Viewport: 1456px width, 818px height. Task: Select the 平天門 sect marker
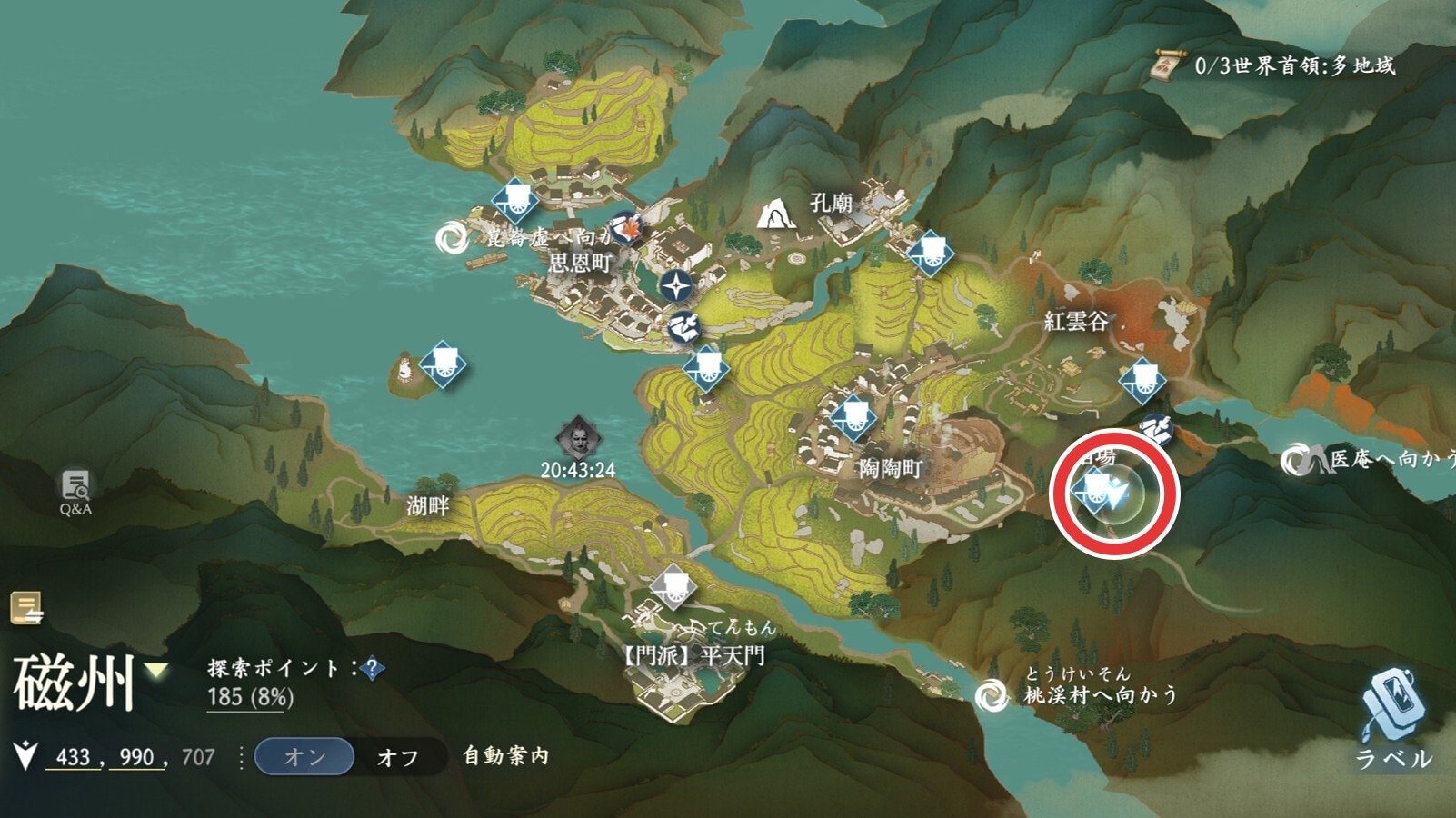(673, 585)
